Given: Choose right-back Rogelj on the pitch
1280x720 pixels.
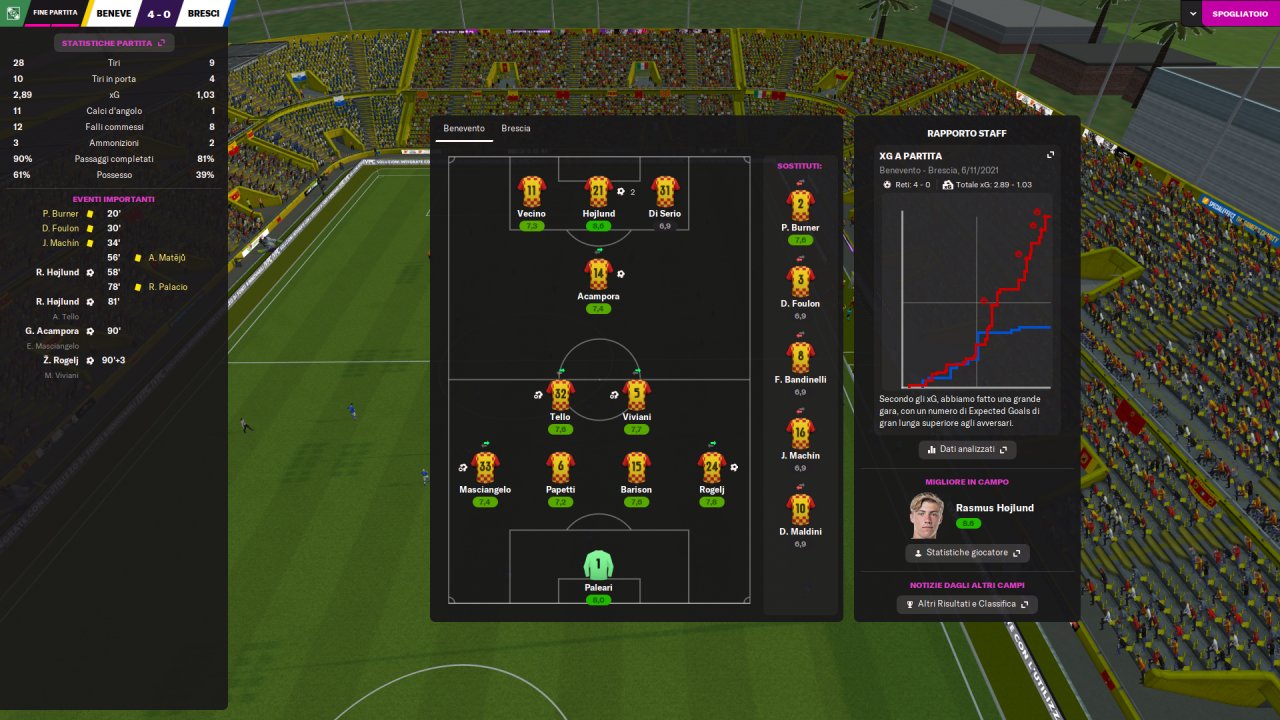Looking at the screenshot, I should [x=712, y=467].
